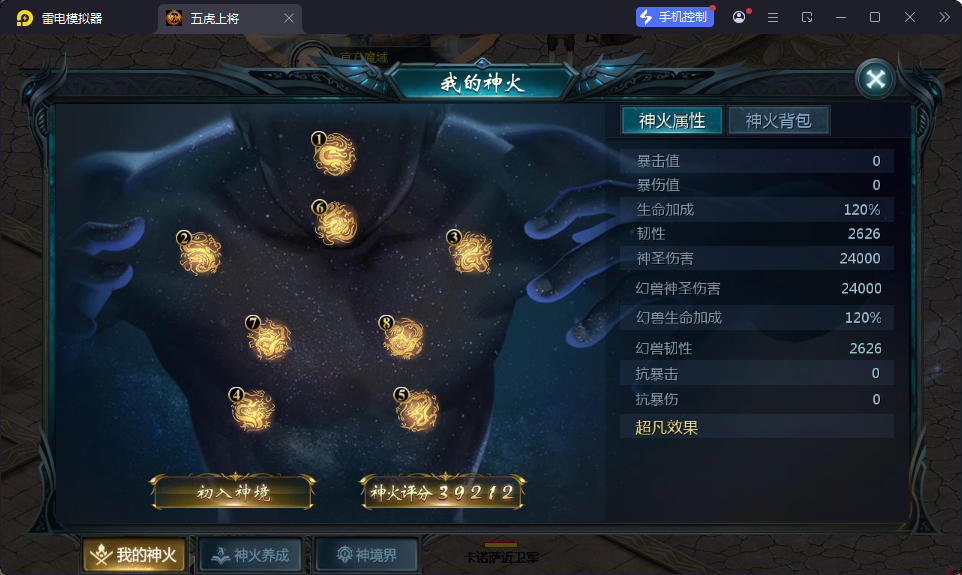Close the 我的神火 panel
Viewport: 962px width, 575px height.
[x=875, y=79]
